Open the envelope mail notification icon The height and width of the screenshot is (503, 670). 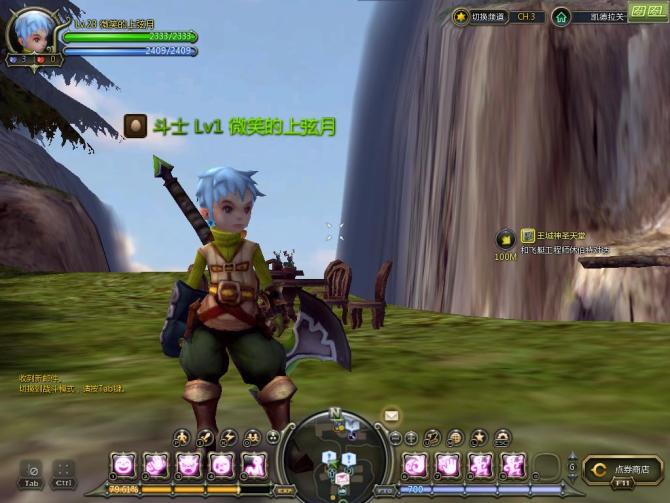coord(391,415)
